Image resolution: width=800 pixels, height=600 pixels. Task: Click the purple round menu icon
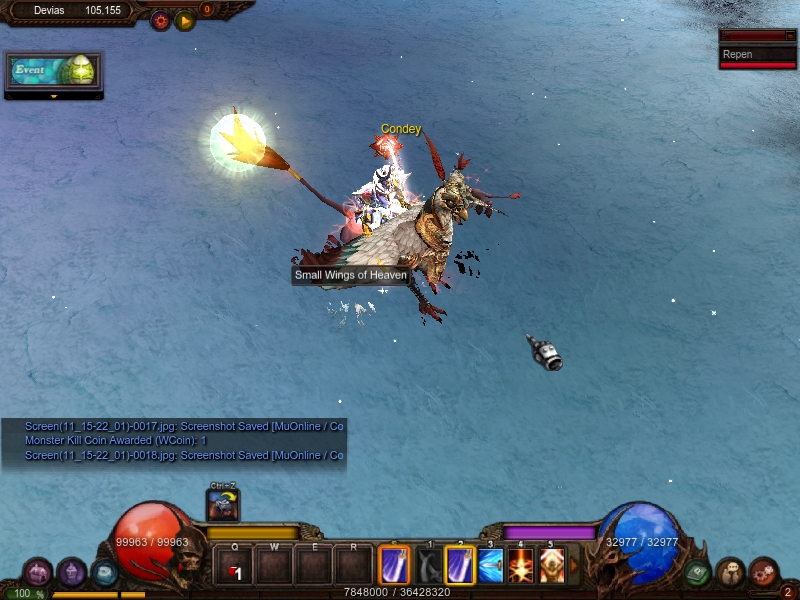[71, 573]
